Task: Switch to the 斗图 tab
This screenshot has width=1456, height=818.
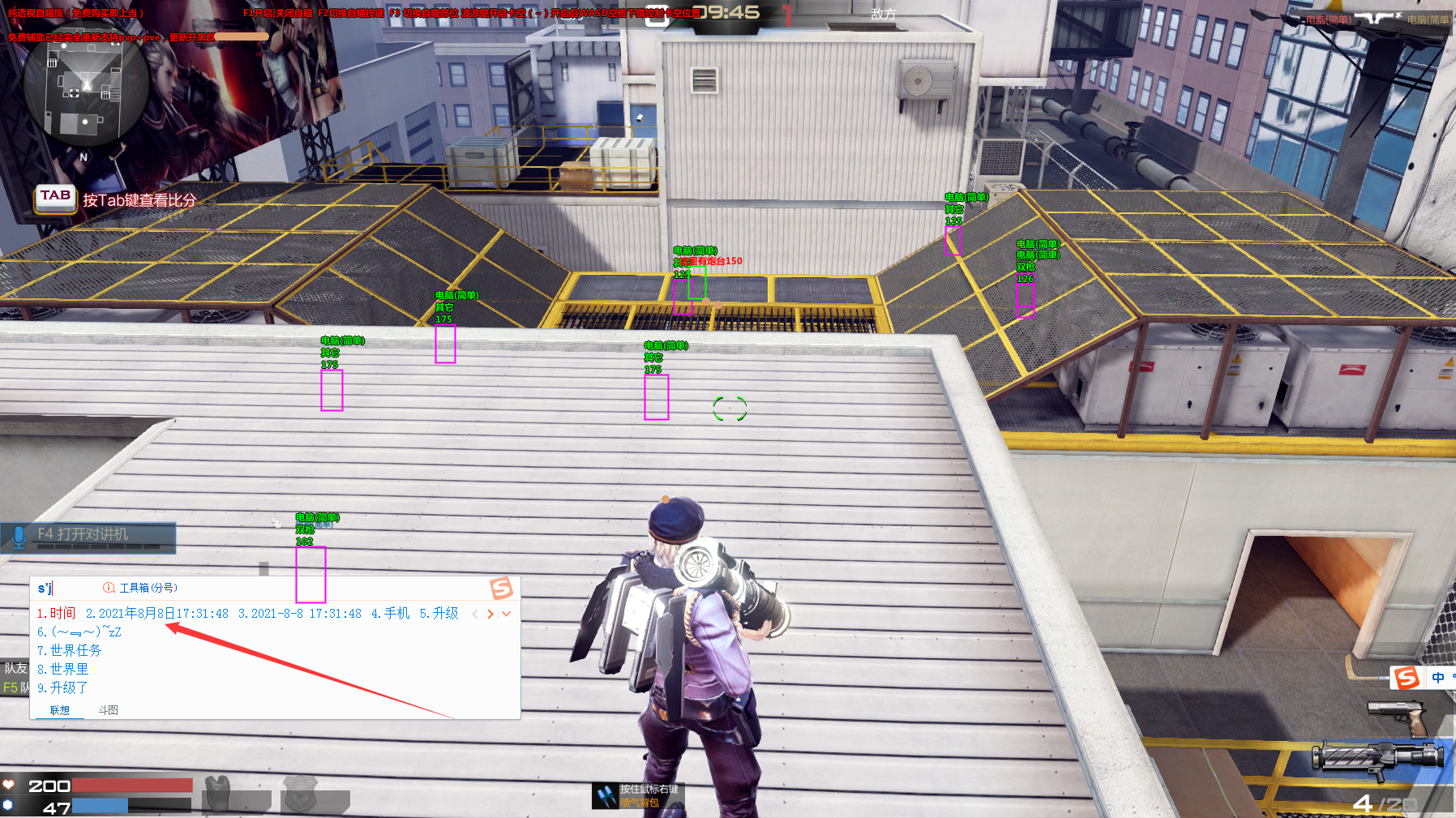Action: [x=109, y=709]
